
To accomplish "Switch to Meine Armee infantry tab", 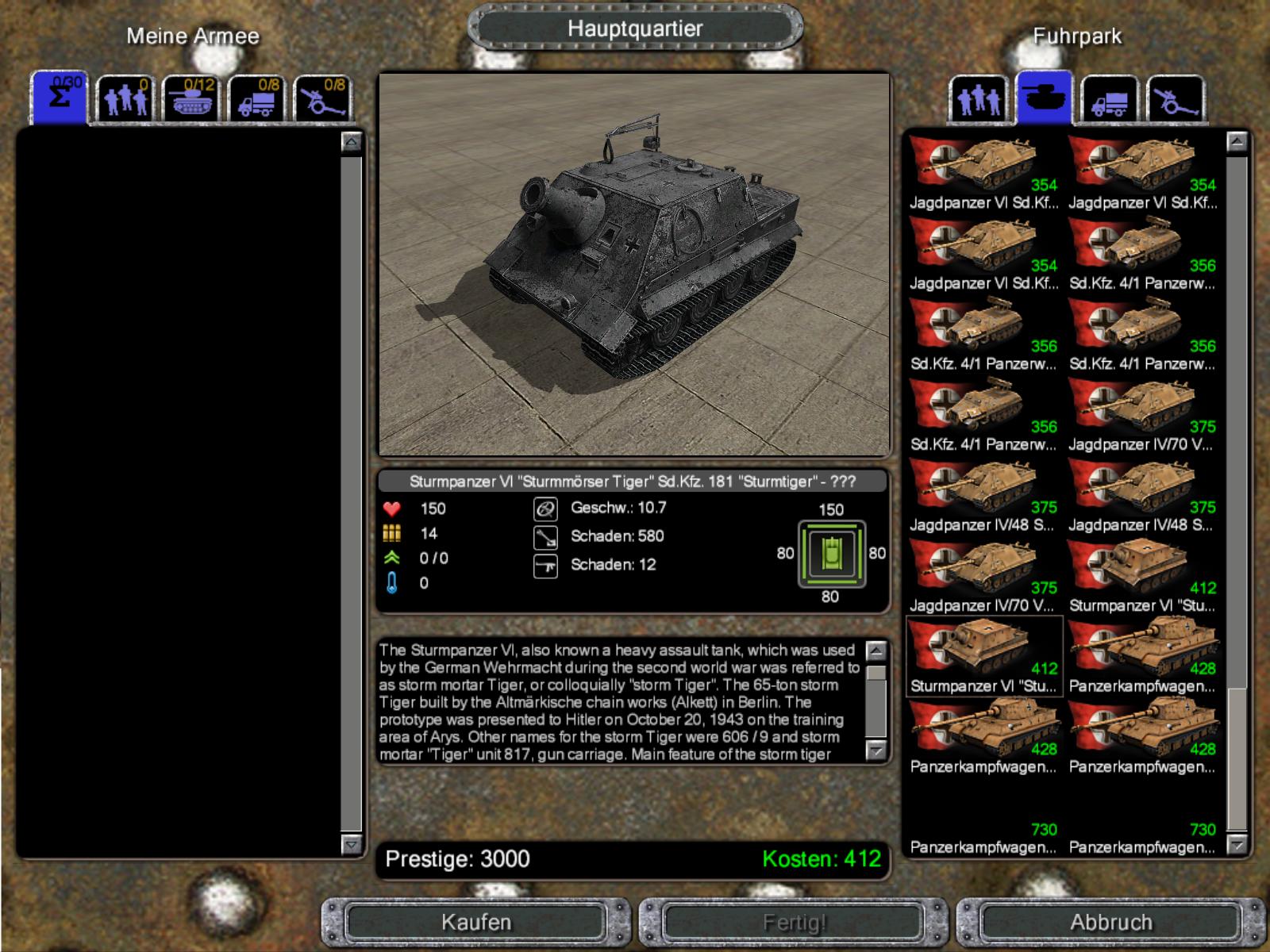I will (x=125, y=99).
